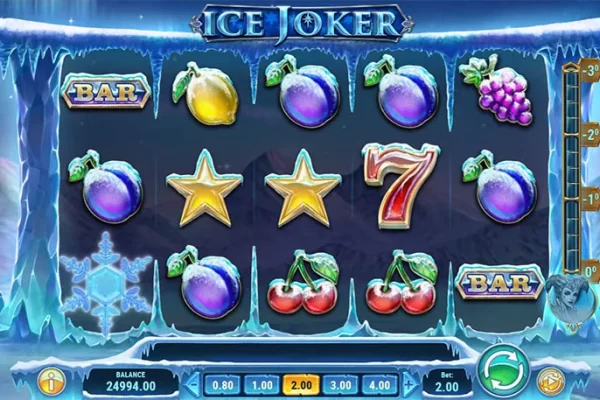Activate the orange autoplay button
The image size is (600, 400).
click(x=549, y=380)
